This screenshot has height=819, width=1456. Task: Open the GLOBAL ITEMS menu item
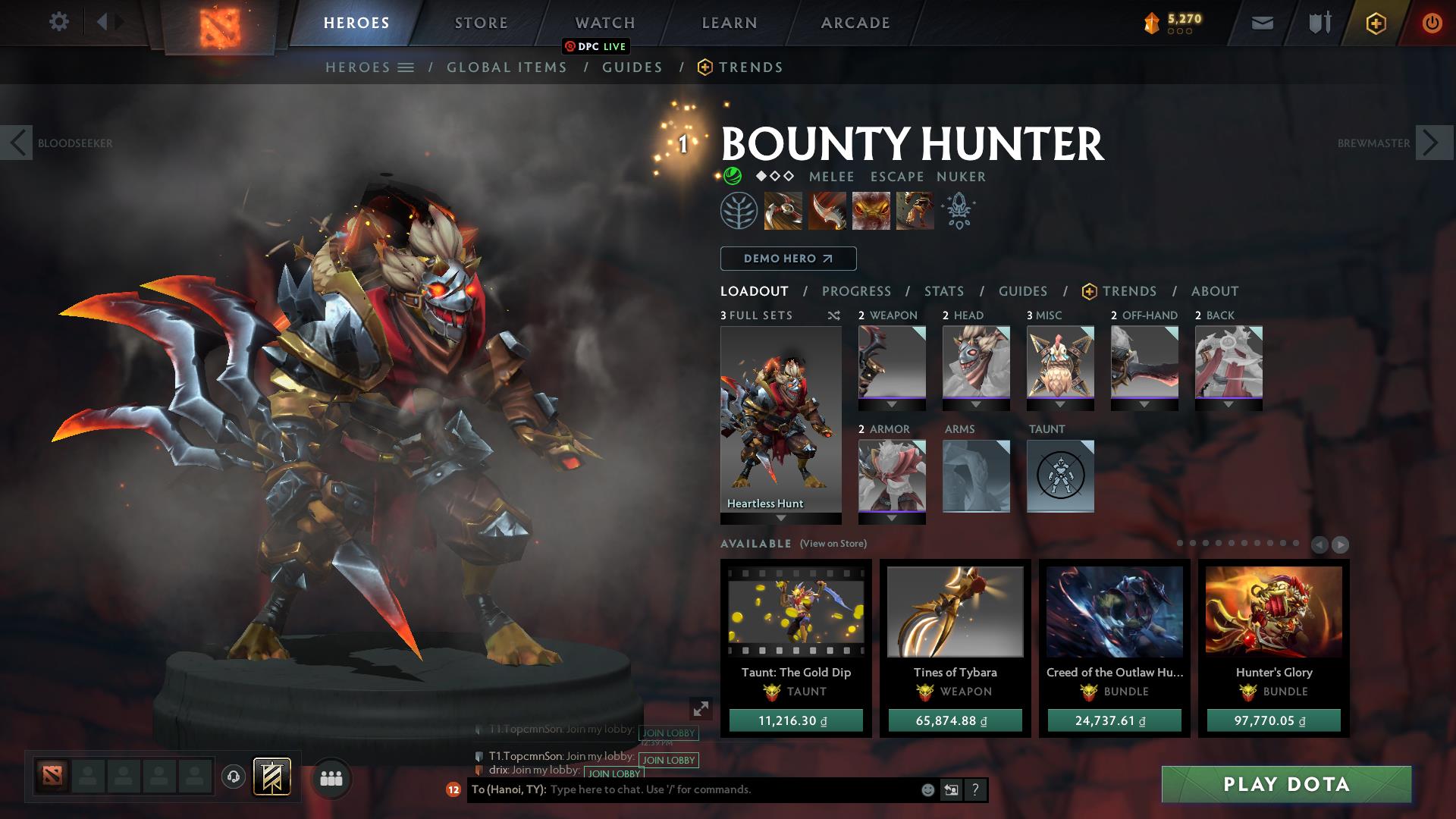coord(507,67)
